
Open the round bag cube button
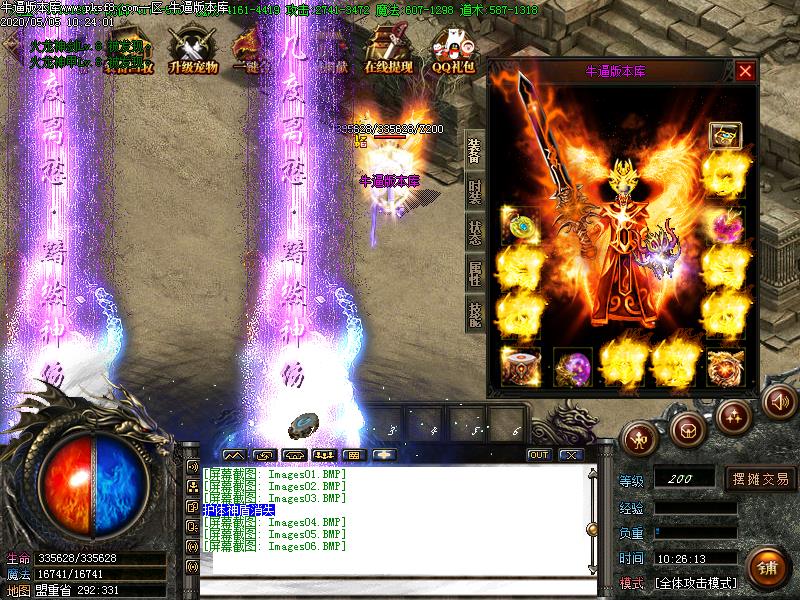coord(688,430)
